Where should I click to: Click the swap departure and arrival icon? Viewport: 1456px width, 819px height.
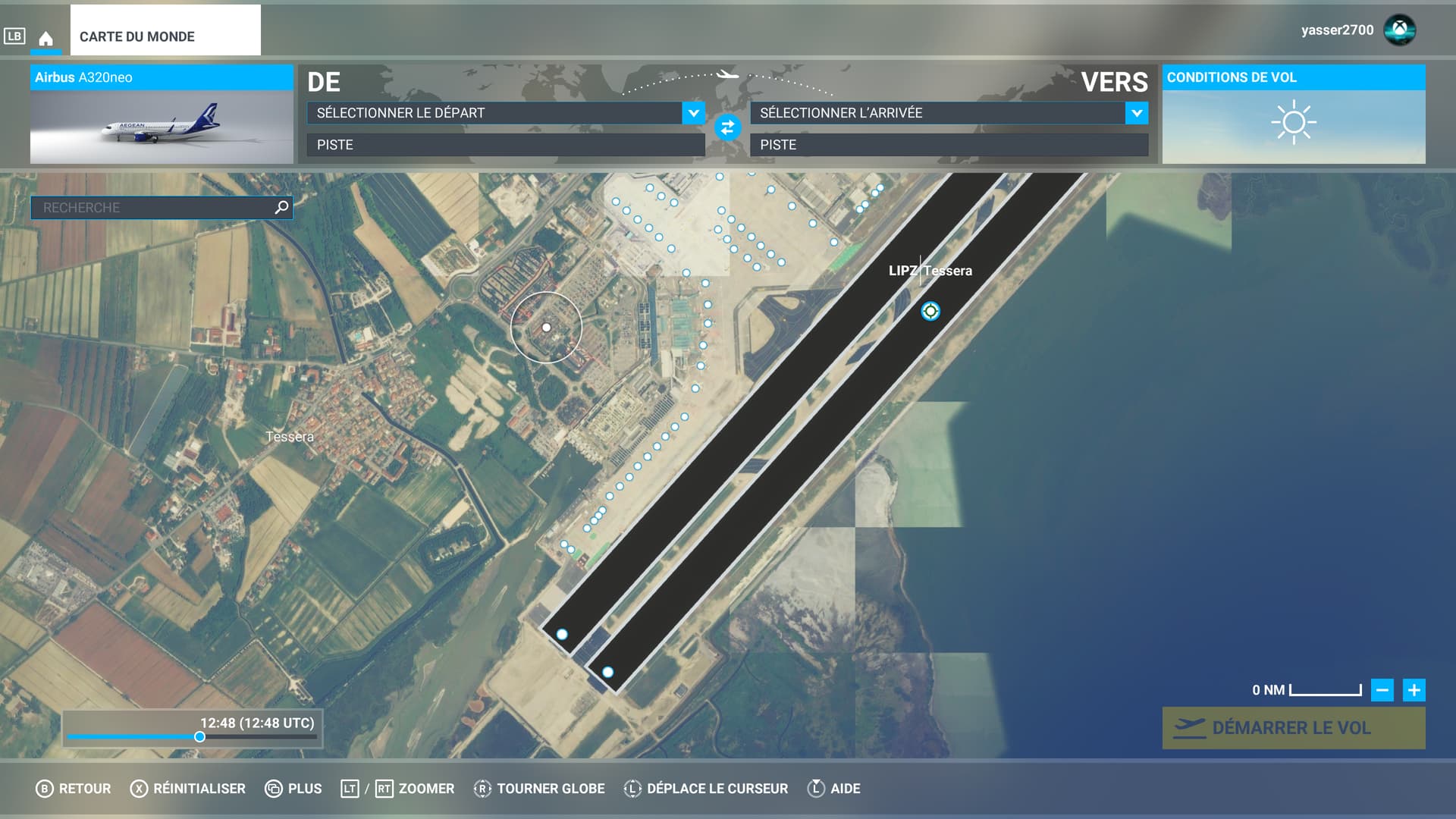(x=727, y=128)
